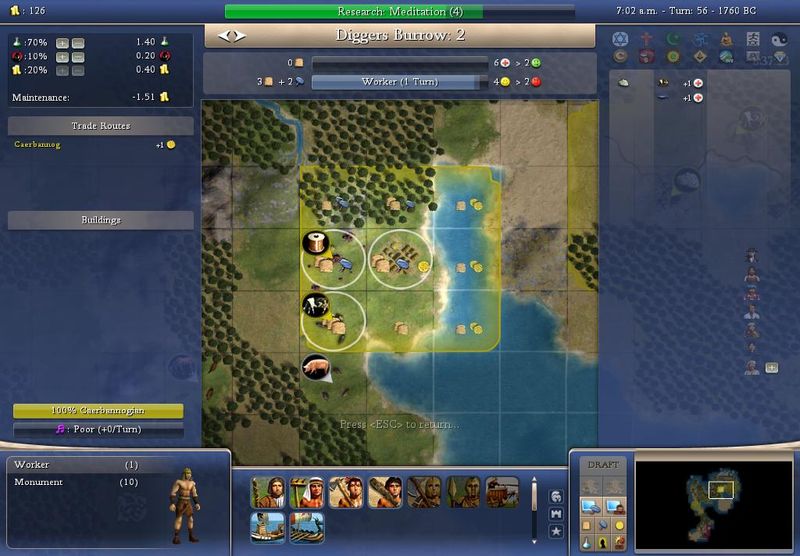Screen dimensions: 800x556
Task: Toggle the helmet button beside the build list
Action: pos(555,495)
